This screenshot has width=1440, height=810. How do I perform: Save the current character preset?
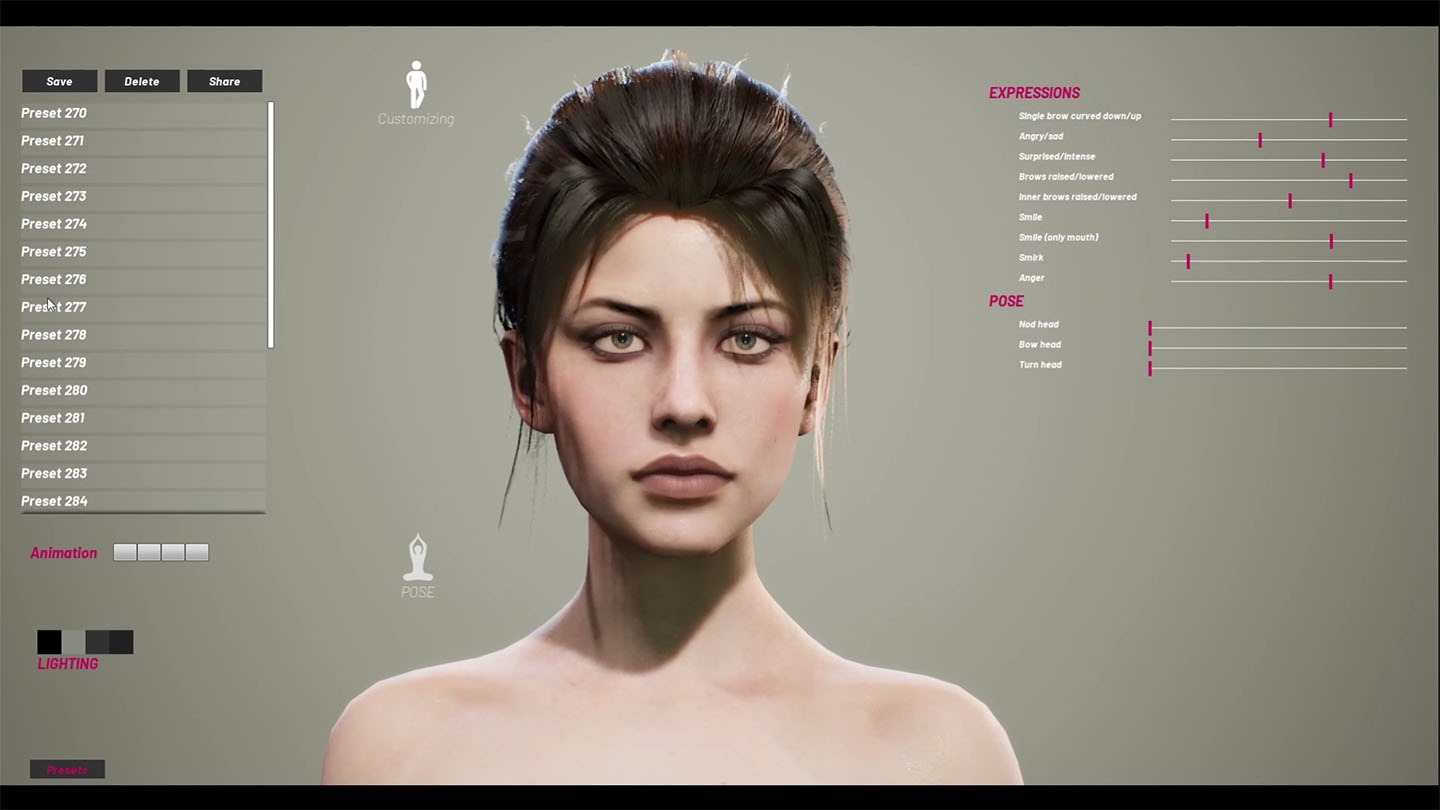(59, 81)
